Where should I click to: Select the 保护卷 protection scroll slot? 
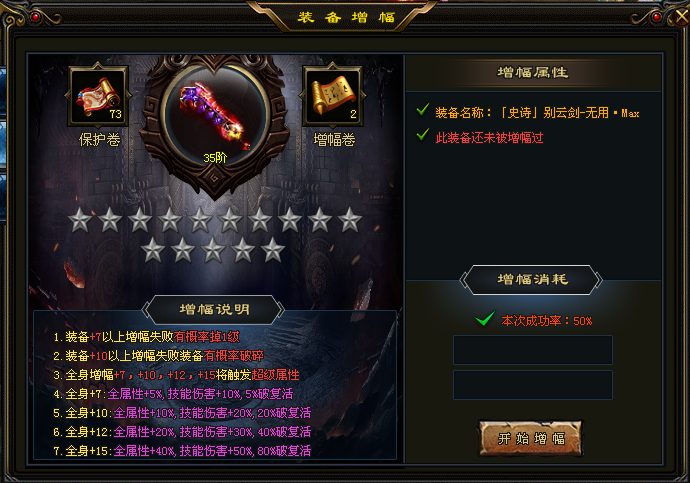pos(98,97)
